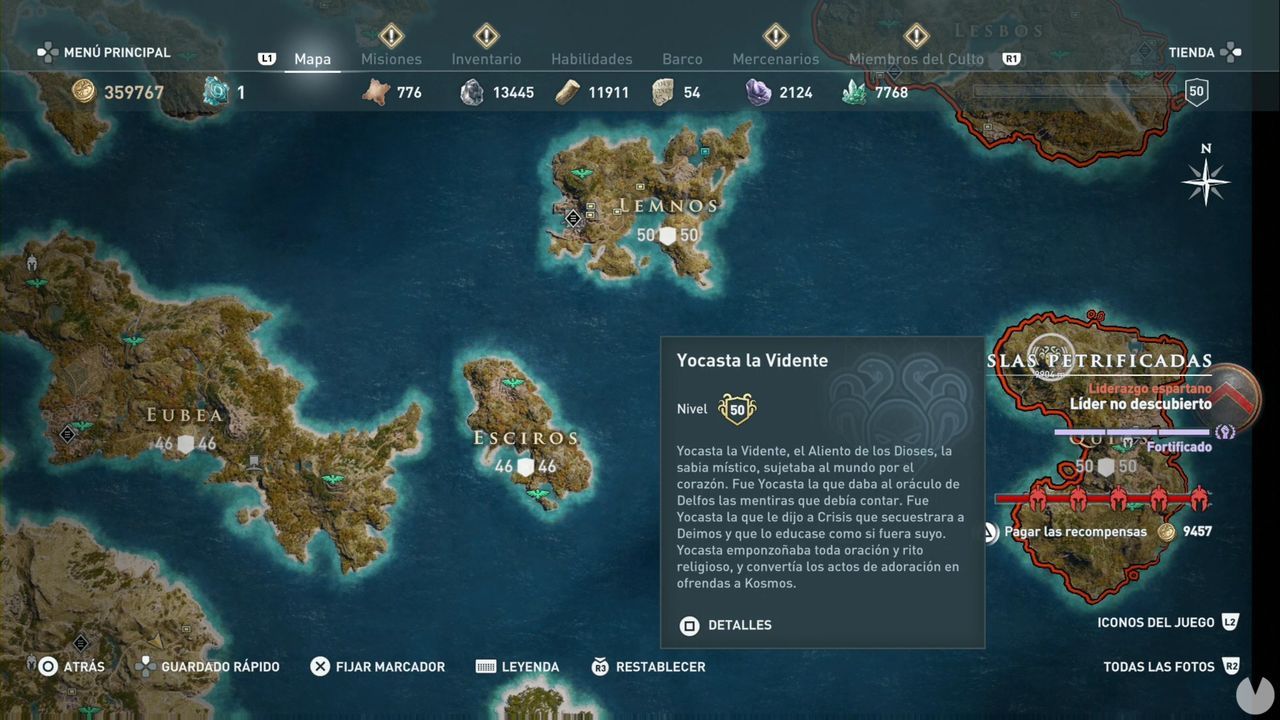Choose Pagar las recompensas
Image resolution: width=1280 pixels, height=720 pixels.
1075,532
